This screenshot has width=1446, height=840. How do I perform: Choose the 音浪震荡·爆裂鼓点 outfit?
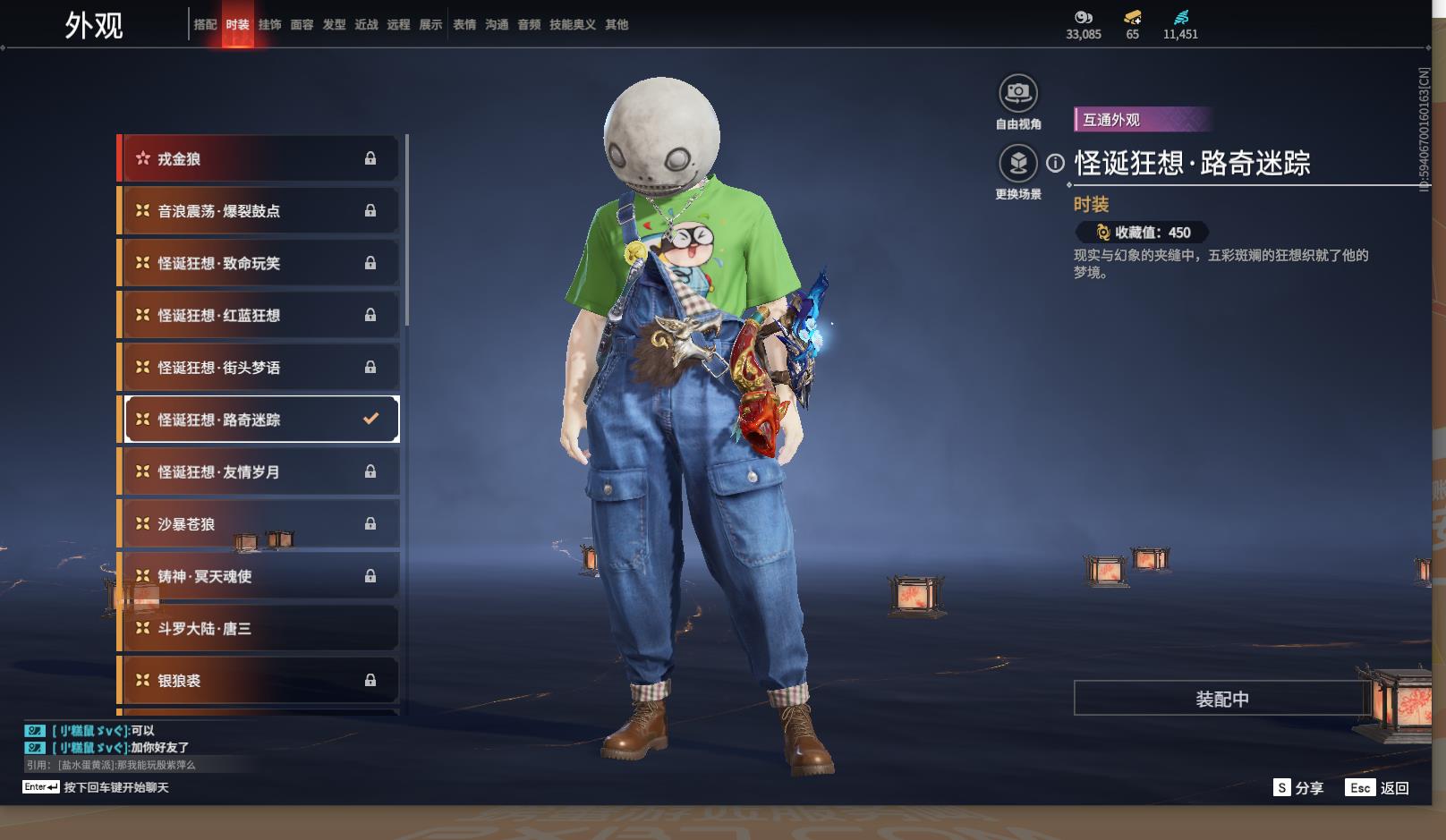click(259, 211)
